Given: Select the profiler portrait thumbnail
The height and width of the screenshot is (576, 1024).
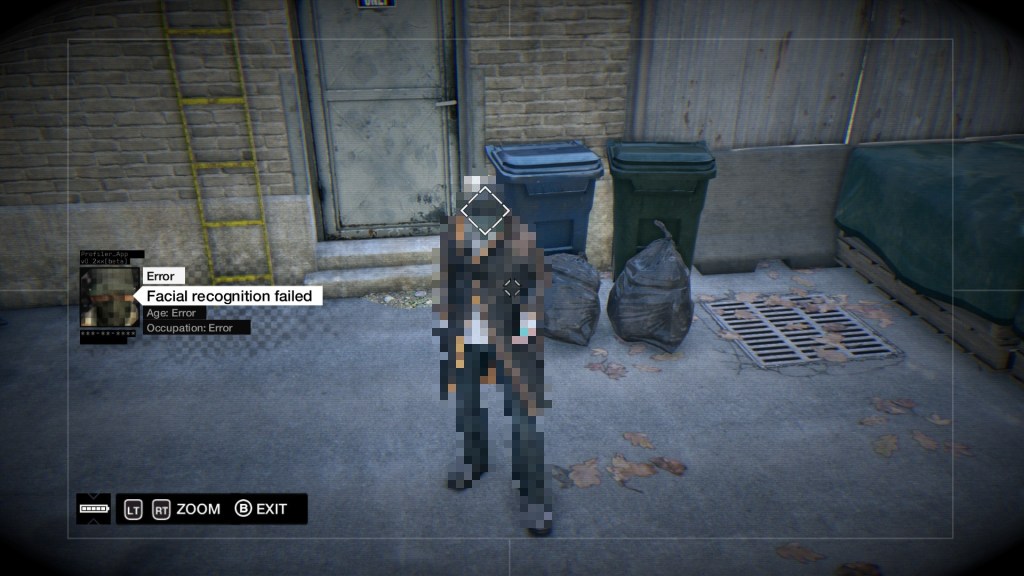Looking at the screenshot, I should pyautogui.click(x=110, y=297).
